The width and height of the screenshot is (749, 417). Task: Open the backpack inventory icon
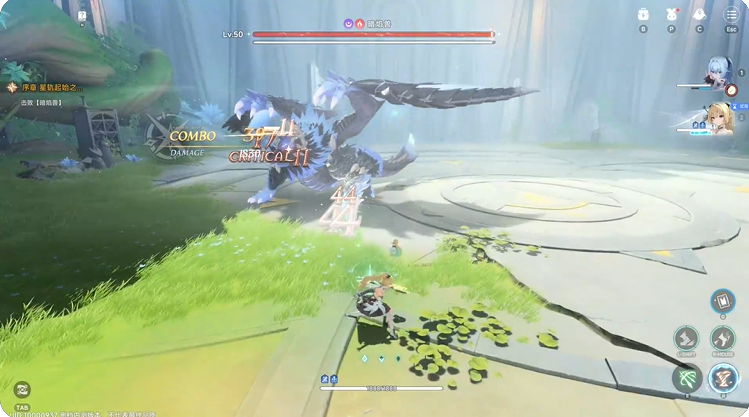click(x=644, y=14)
